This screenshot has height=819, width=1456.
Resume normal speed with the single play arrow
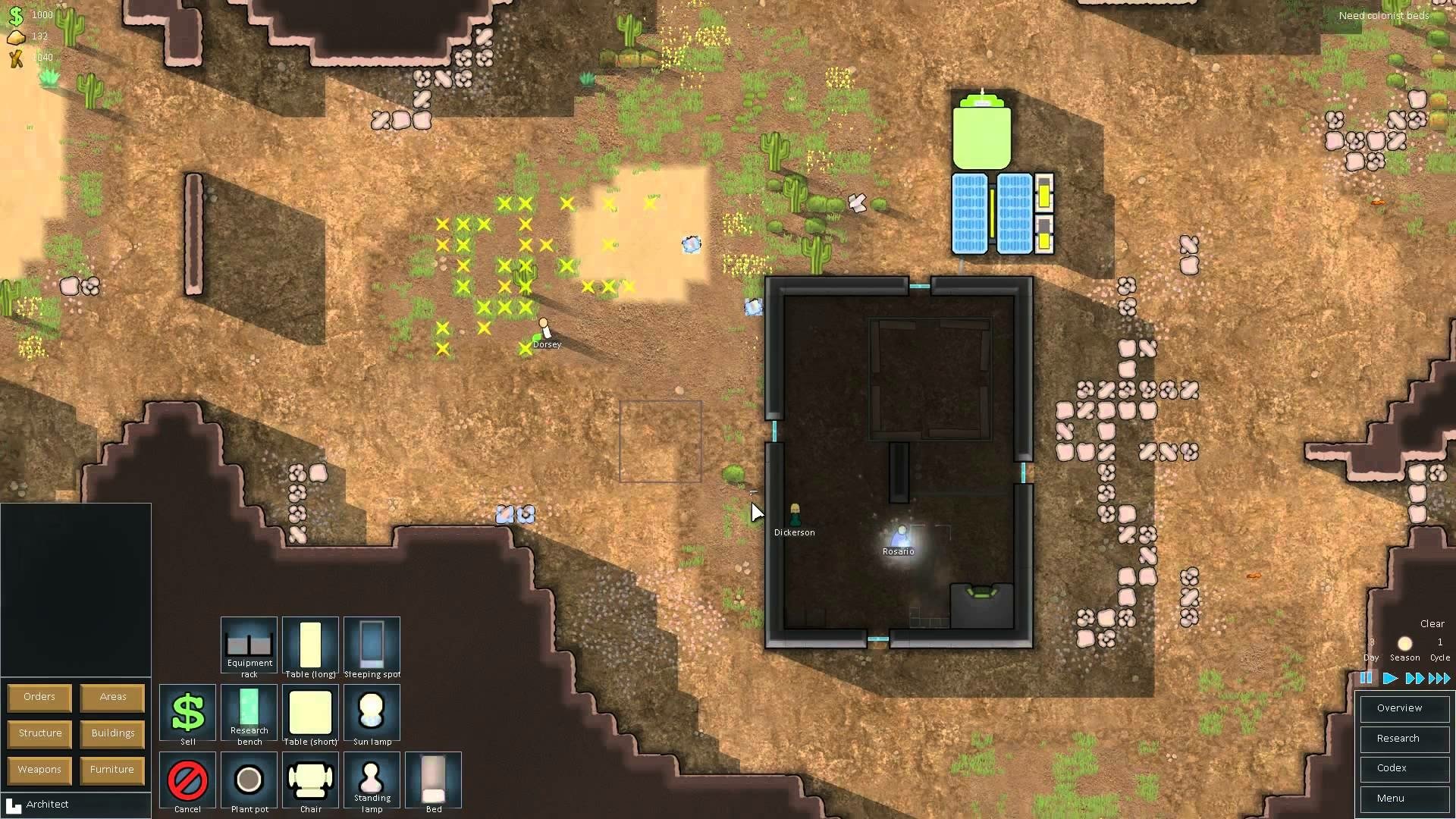1390,679
